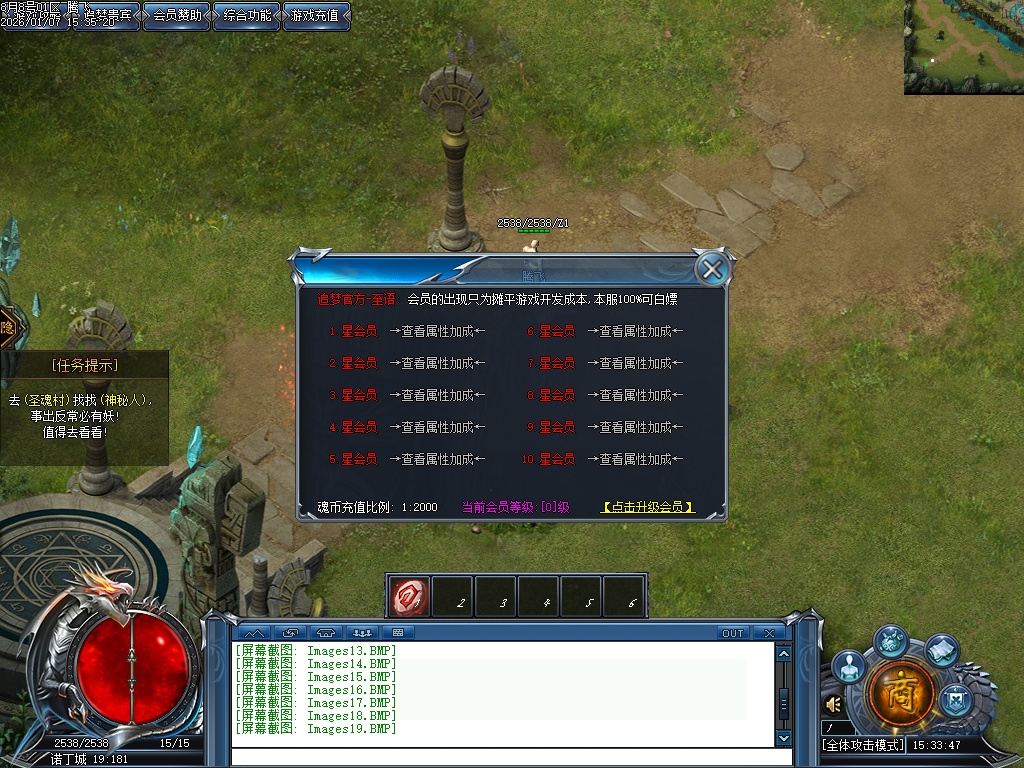Screen dimensions: 1024x768
Task: Switch attack mode via 全体攻击模式 label
Action: [x=863, y=745]
